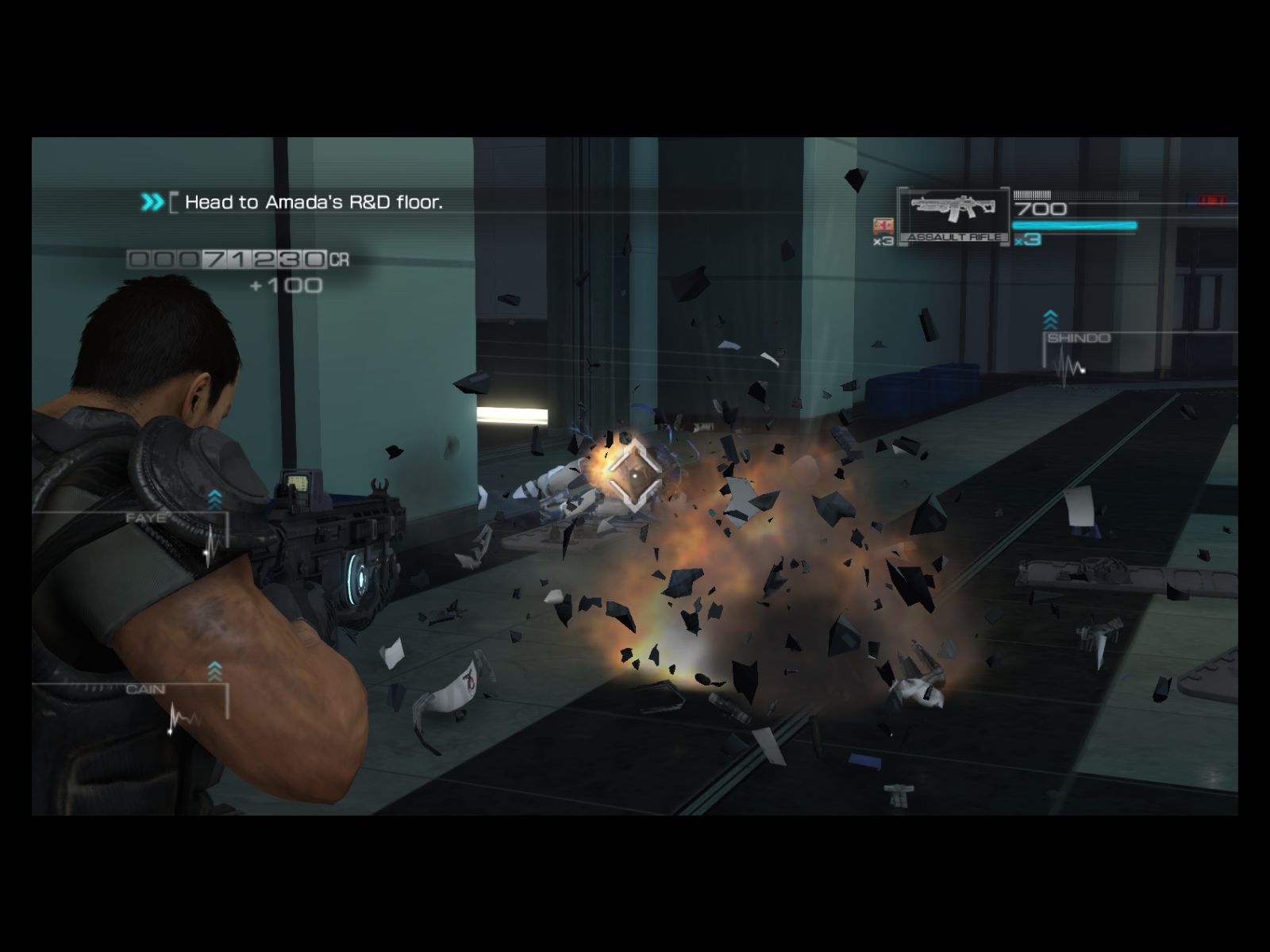
Task: Select squad member Faye's status tag
Action: click(147, 519)
